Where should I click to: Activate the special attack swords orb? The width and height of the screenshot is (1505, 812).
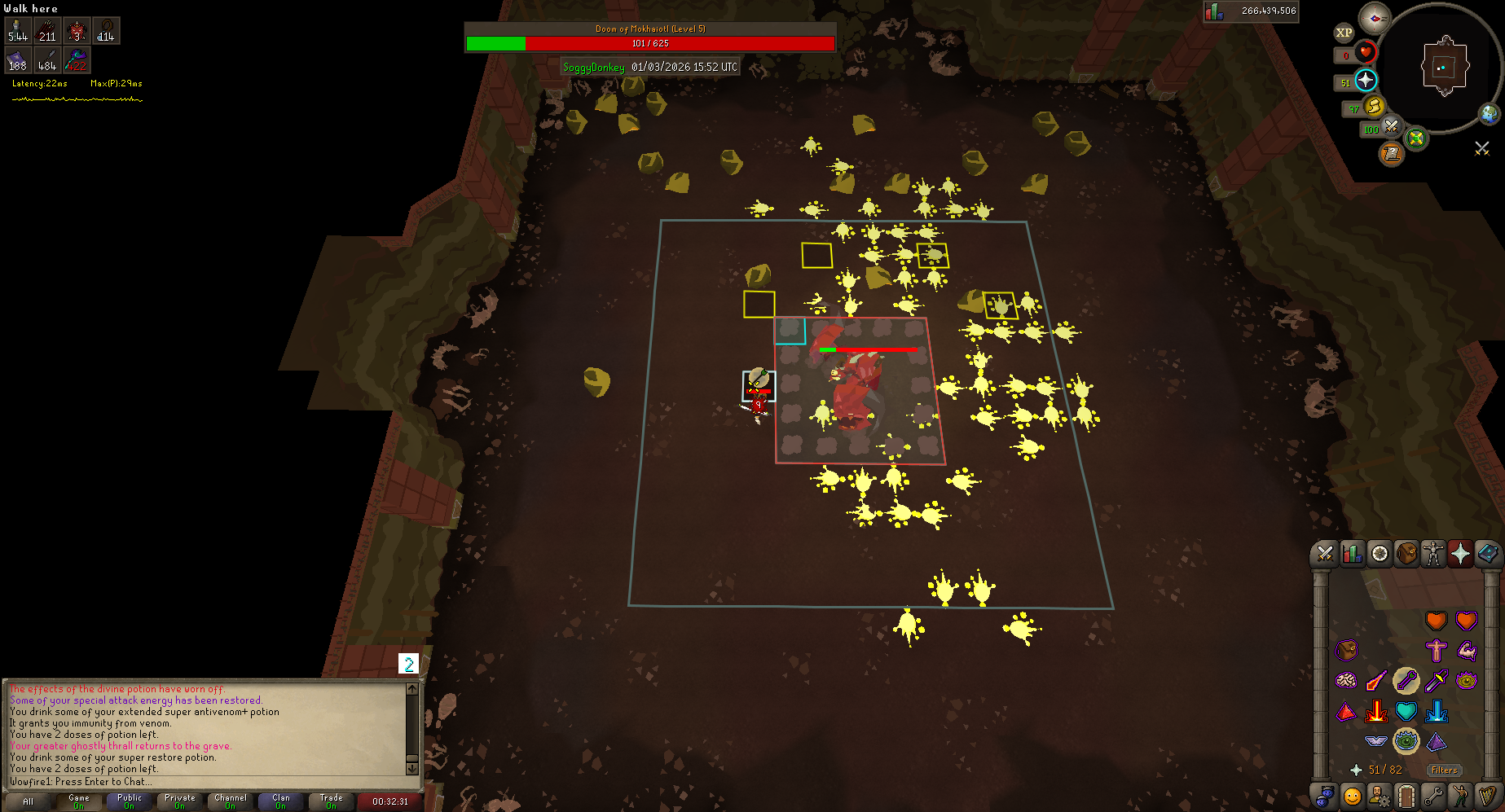coord(1391,126)
